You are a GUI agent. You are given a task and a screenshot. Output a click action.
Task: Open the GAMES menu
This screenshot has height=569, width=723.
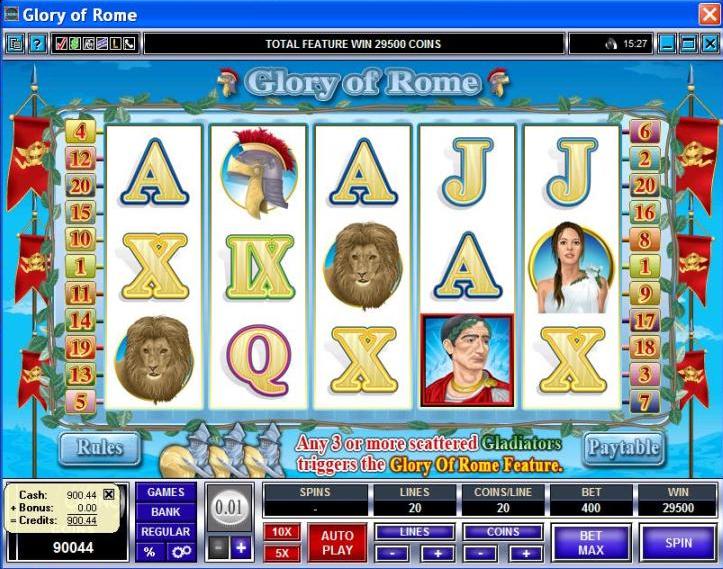coord(165,492)
